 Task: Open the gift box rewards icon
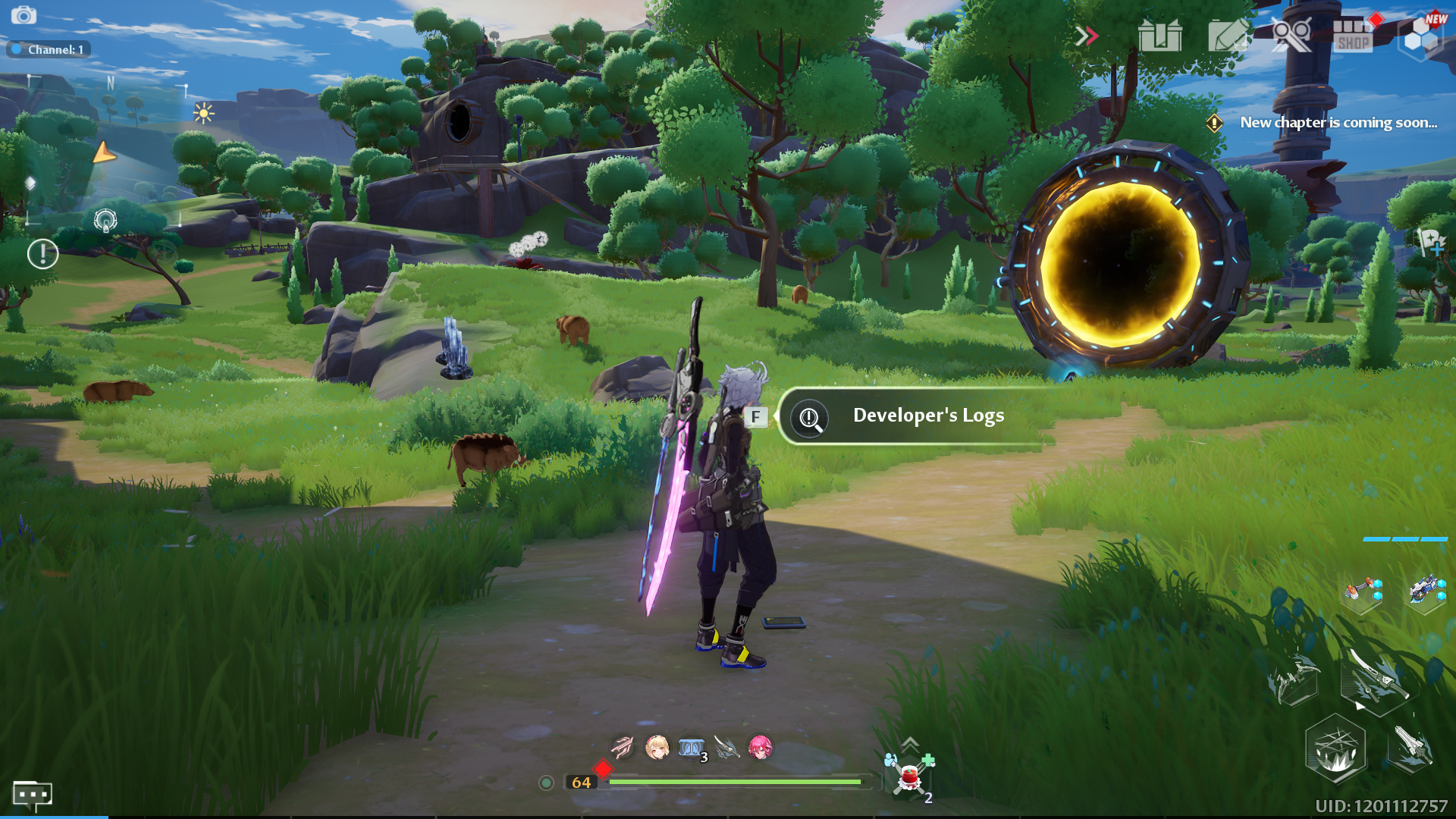pyautogui.click(x=1159, y=36)
